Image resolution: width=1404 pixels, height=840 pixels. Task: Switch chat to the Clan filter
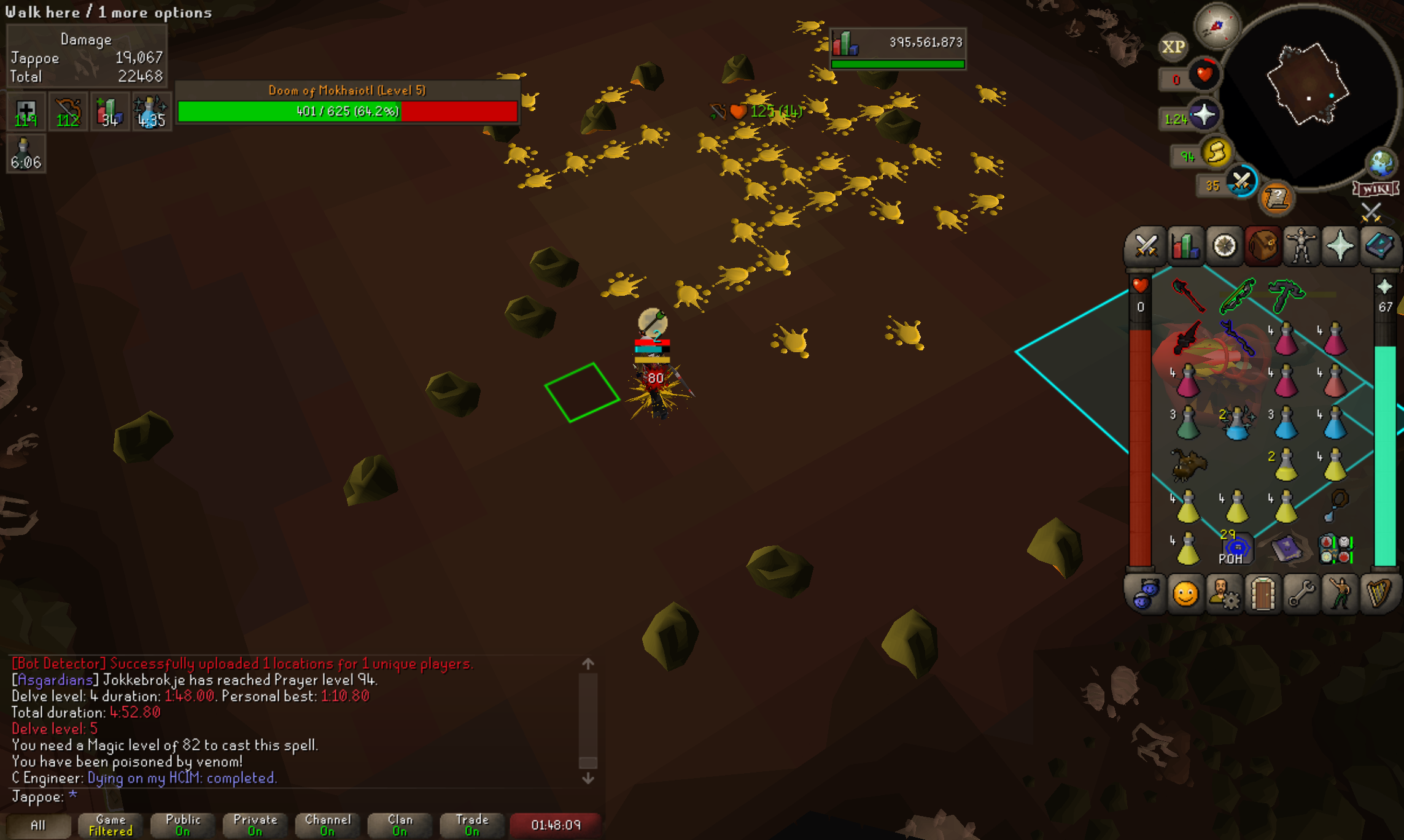400,825
